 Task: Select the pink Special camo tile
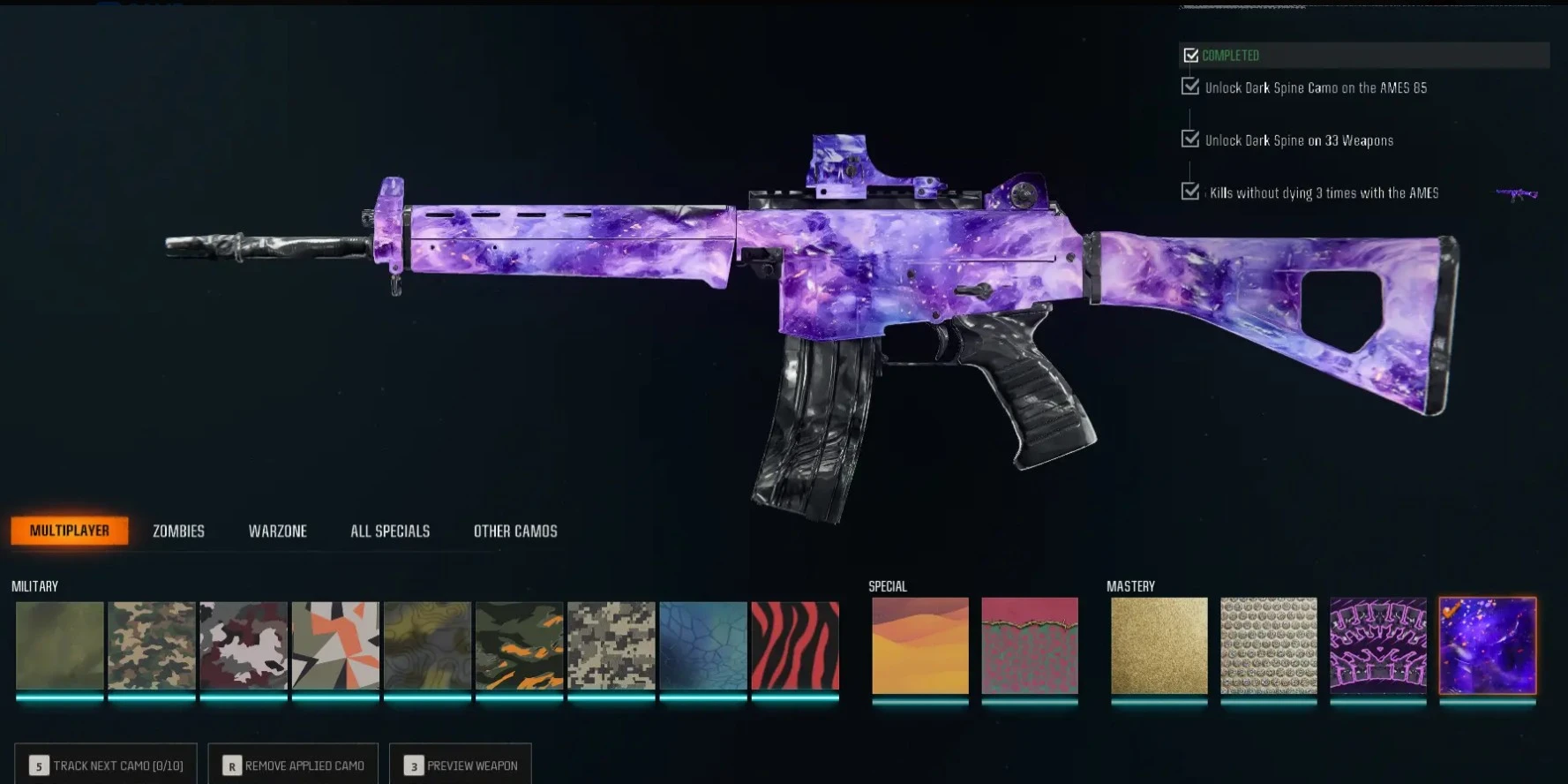coord(1031,646)
